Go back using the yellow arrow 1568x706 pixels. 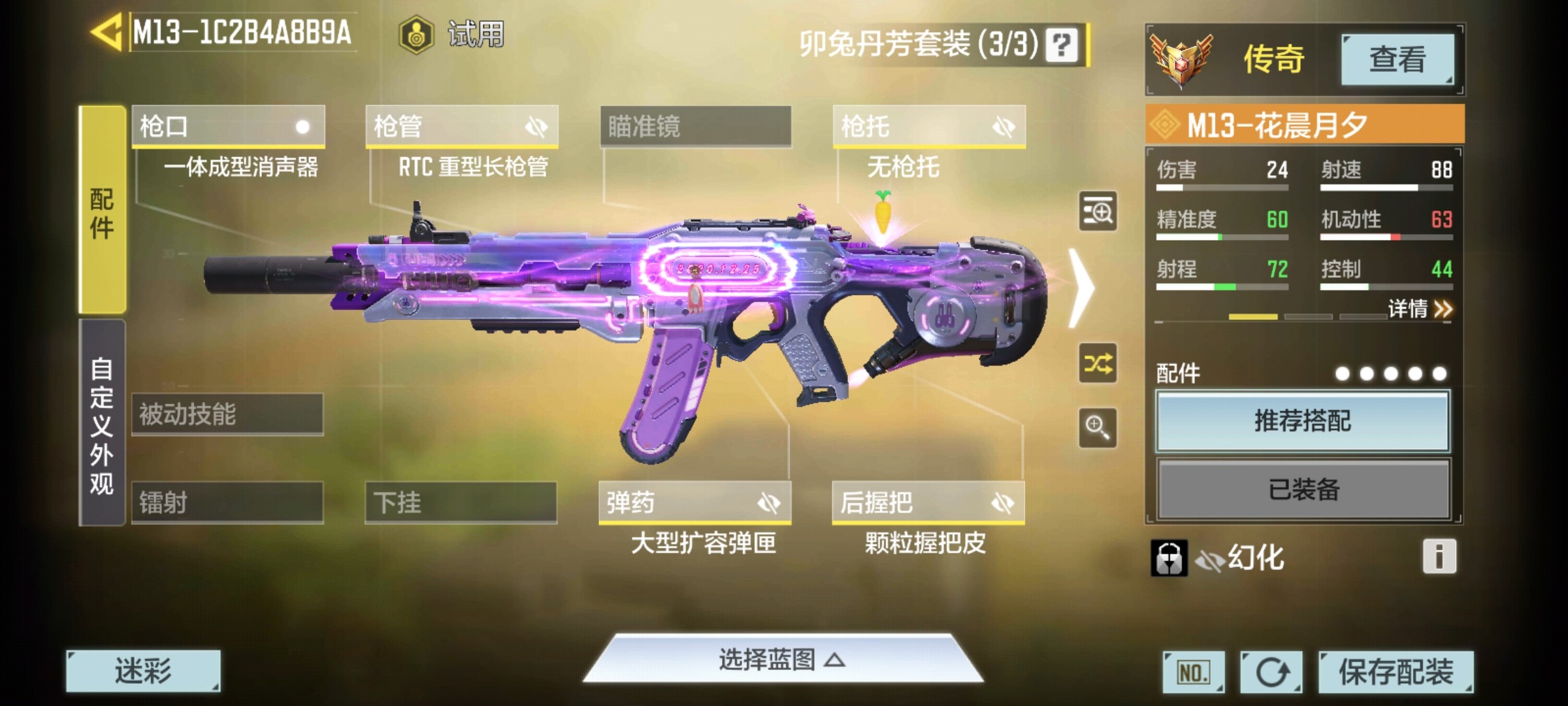tap(106, 32)
